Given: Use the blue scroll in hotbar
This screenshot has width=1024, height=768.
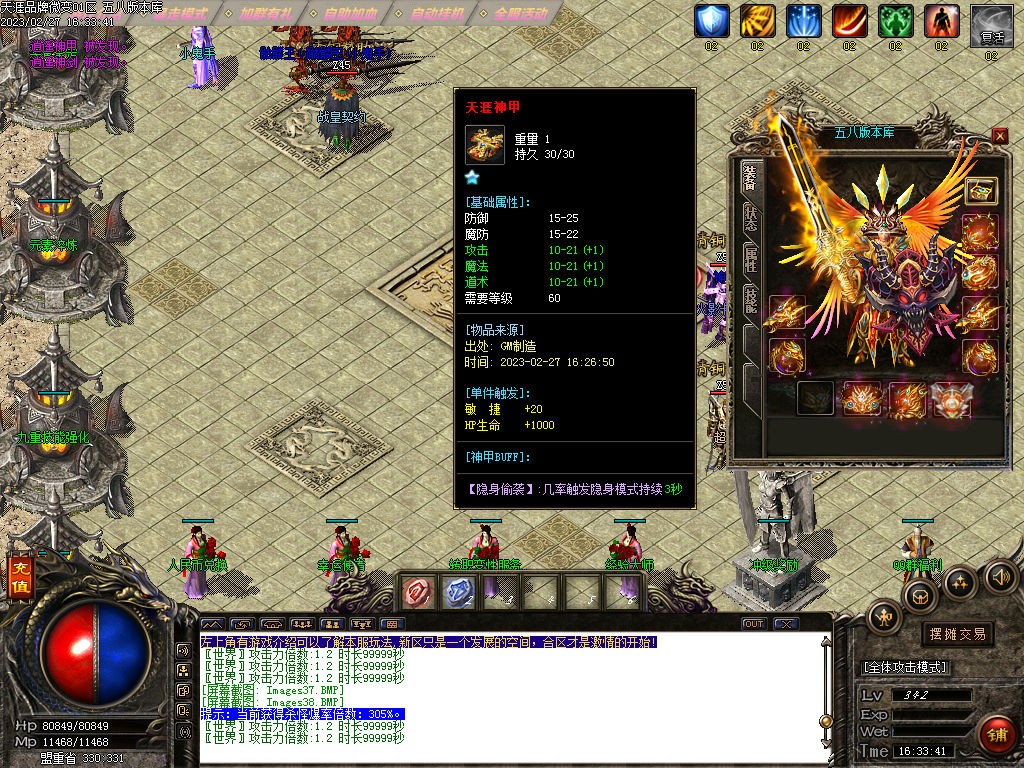Looking at the screenshot, I should pyautogui.click(x=456, y=593).
